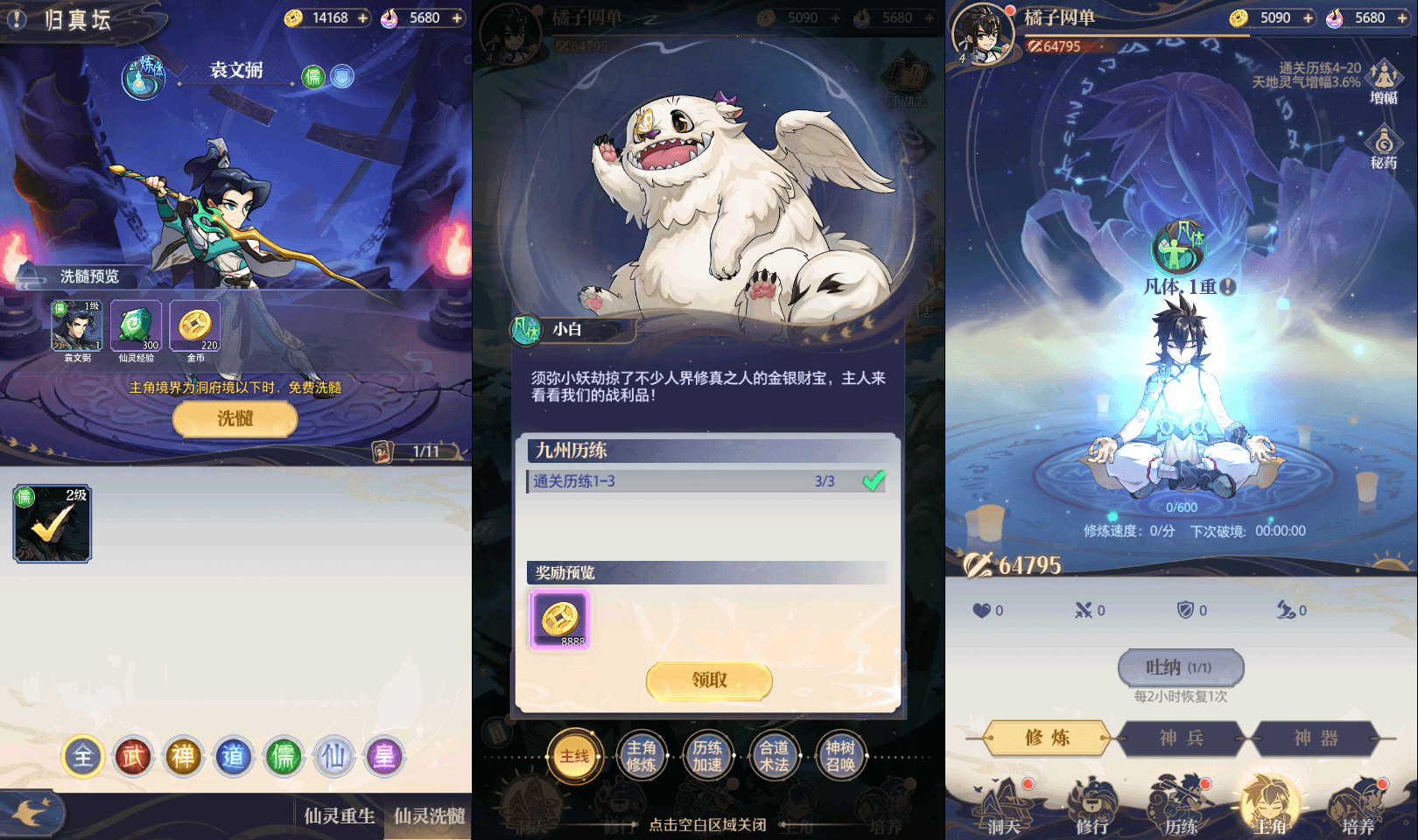Choose the 禅 filter circle
Viewport: 1418px width, 840px height.
pyautogui.click(x=183, y=756)
